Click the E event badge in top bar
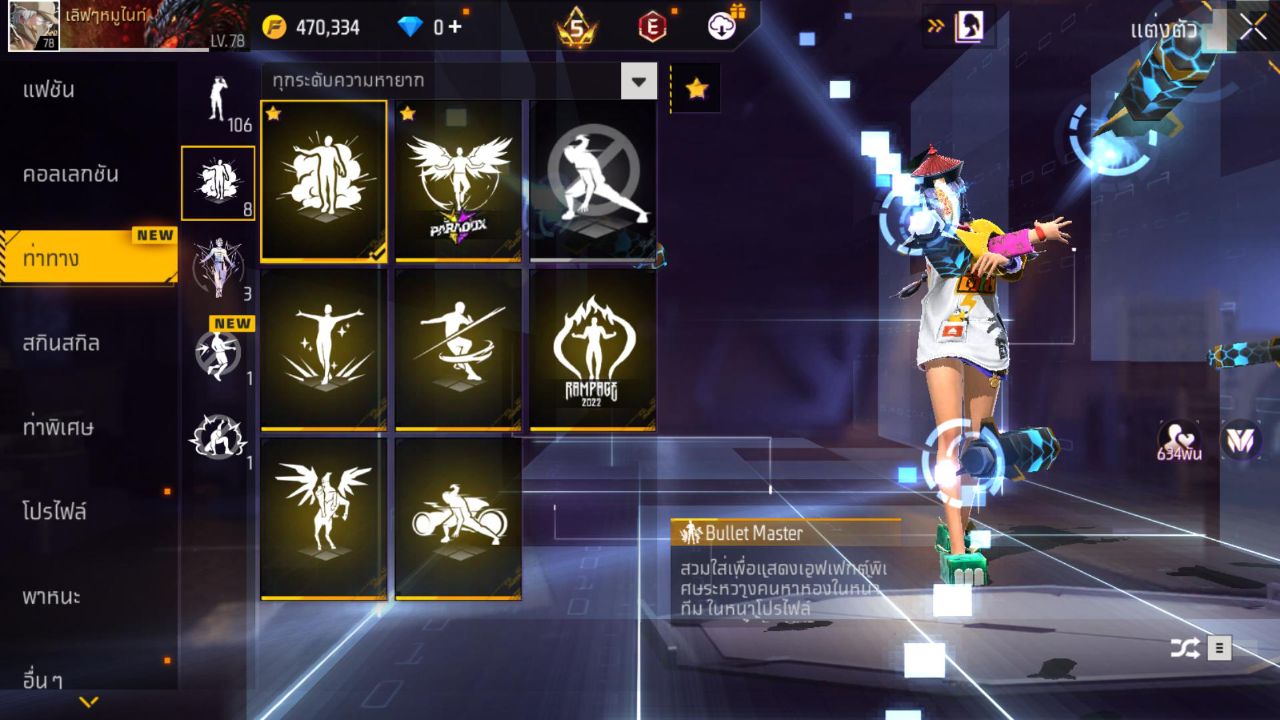This screenshot has width=1280, height=720. click(x=652, y=27)
